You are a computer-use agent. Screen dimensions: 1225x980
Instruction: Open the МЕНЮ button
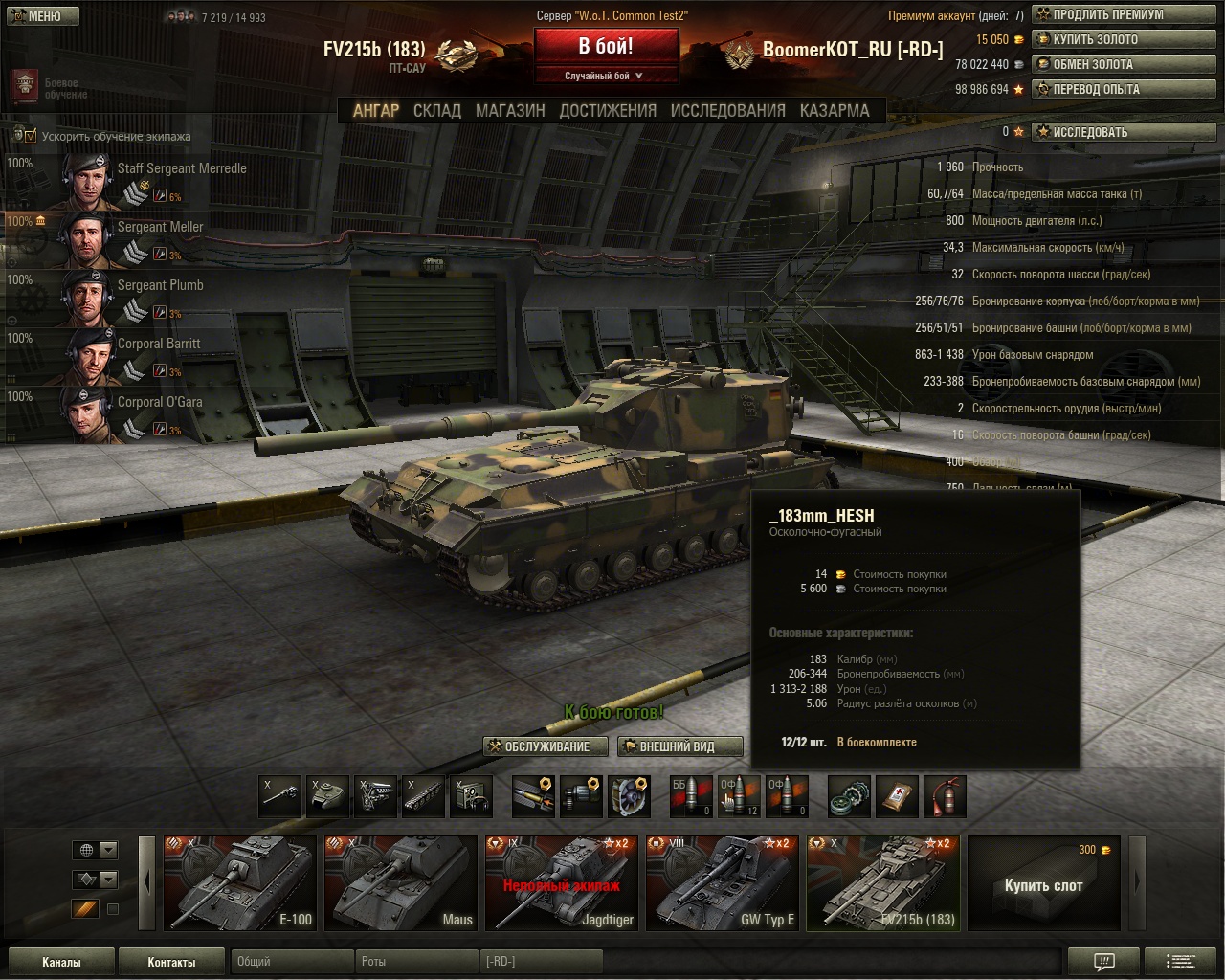pos(36,16)
